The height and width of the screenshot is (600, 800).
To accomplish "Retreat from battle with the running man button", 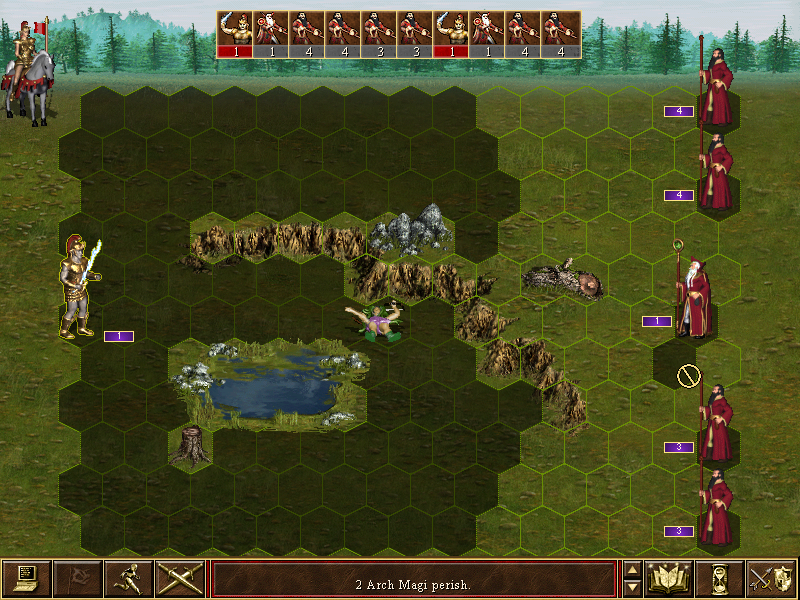I will [x=129, y=578].
